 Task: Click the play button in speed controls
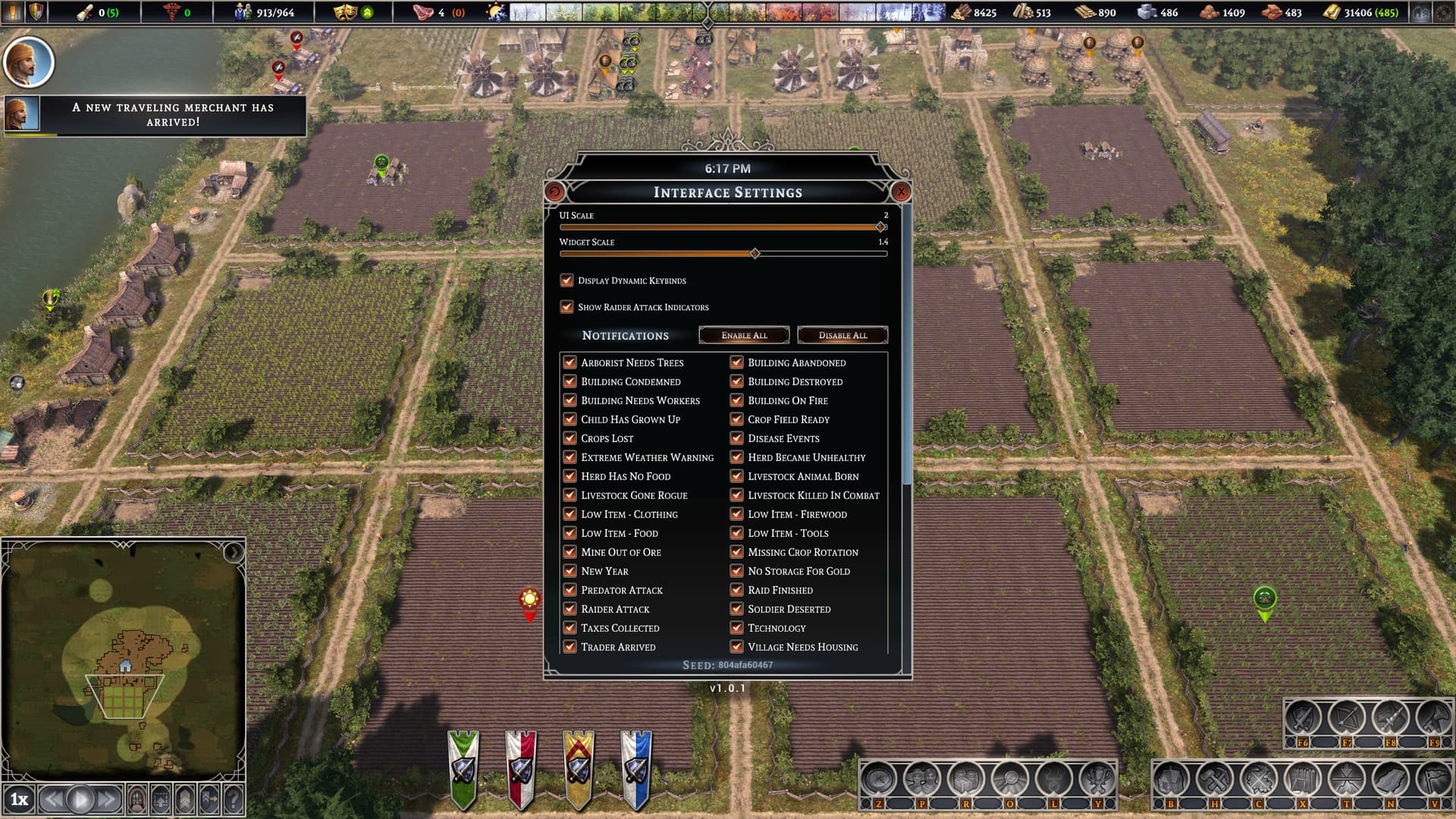pyautogui.click(x=80, y=799)
